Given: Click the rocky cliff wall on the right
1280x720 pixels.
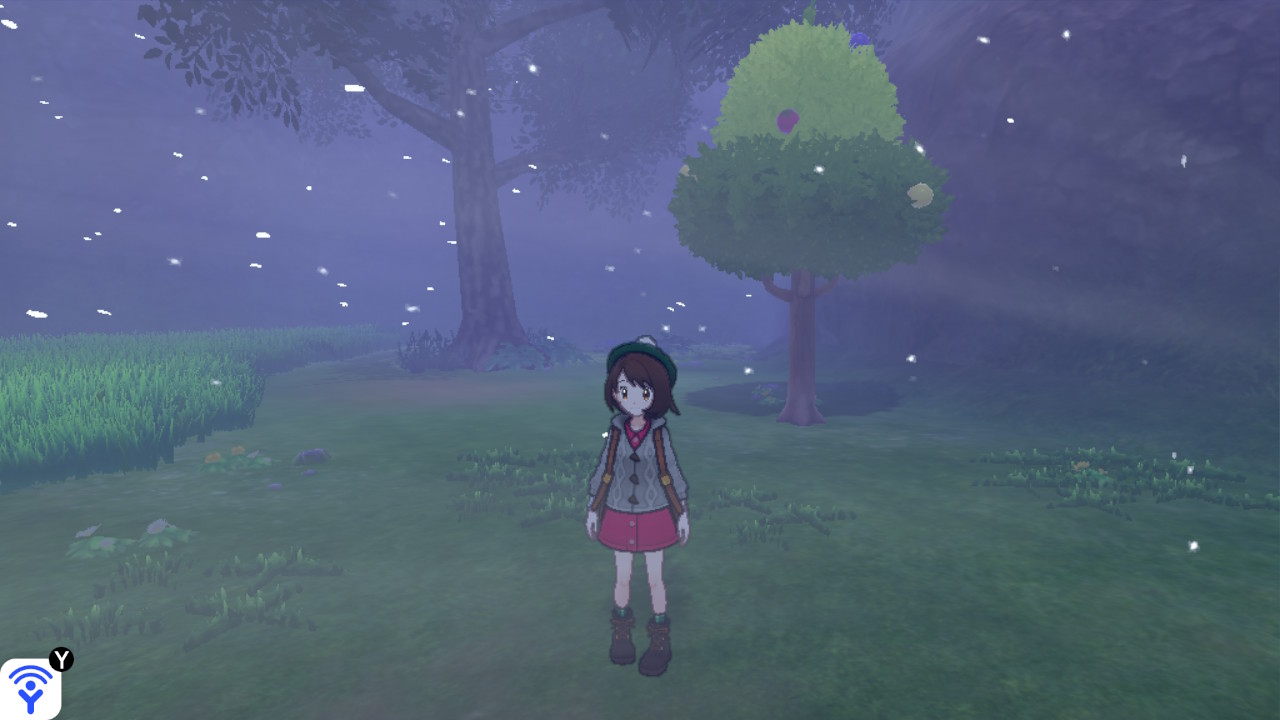Looking at the screenshot, I should (1180, 120).
